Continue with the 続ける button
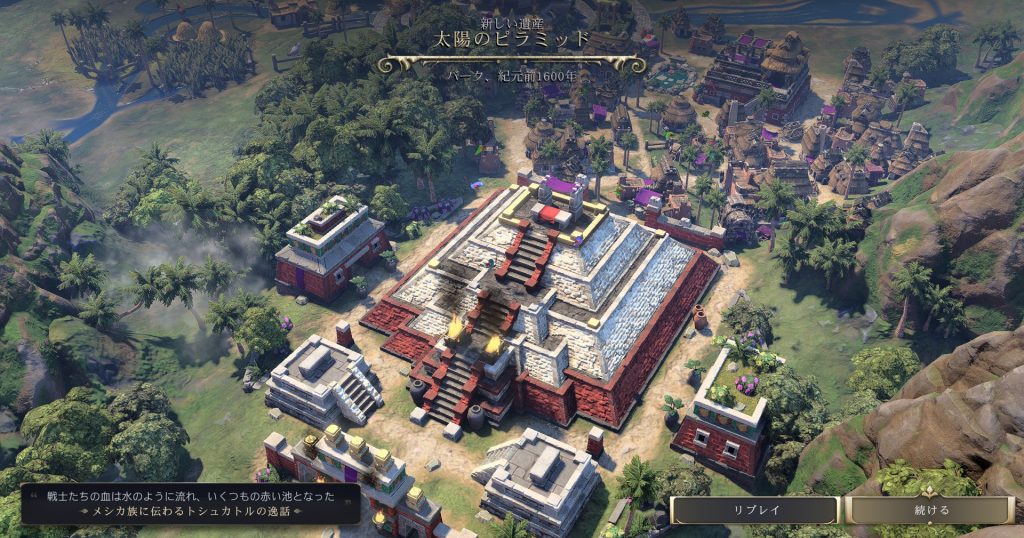This screenshot has width=1024, height=538. (931, 510)
